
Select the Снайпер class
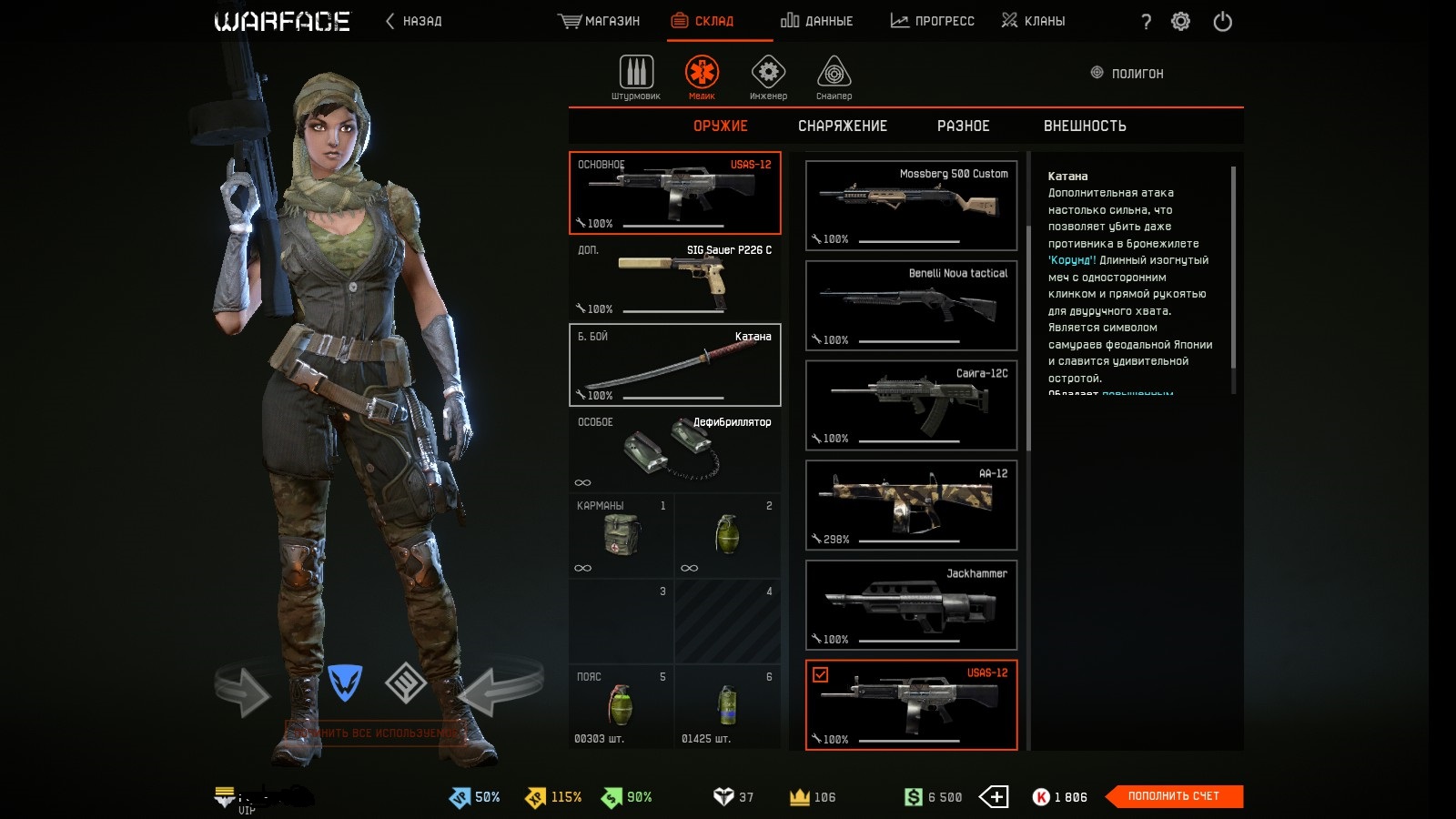(834, 76)
